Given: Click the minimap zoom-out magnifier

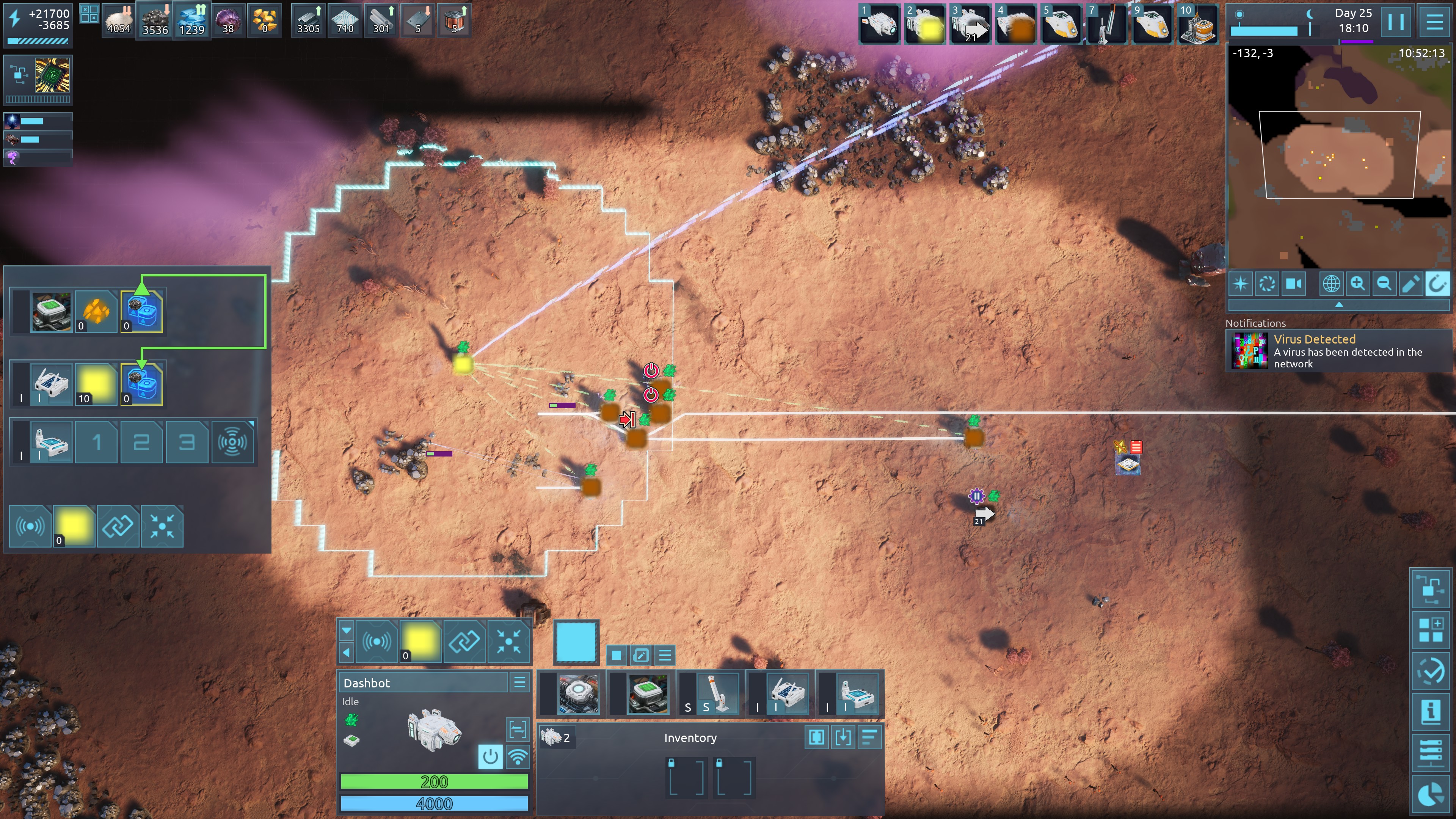Looking at the screenshot, I should 1384,283.
